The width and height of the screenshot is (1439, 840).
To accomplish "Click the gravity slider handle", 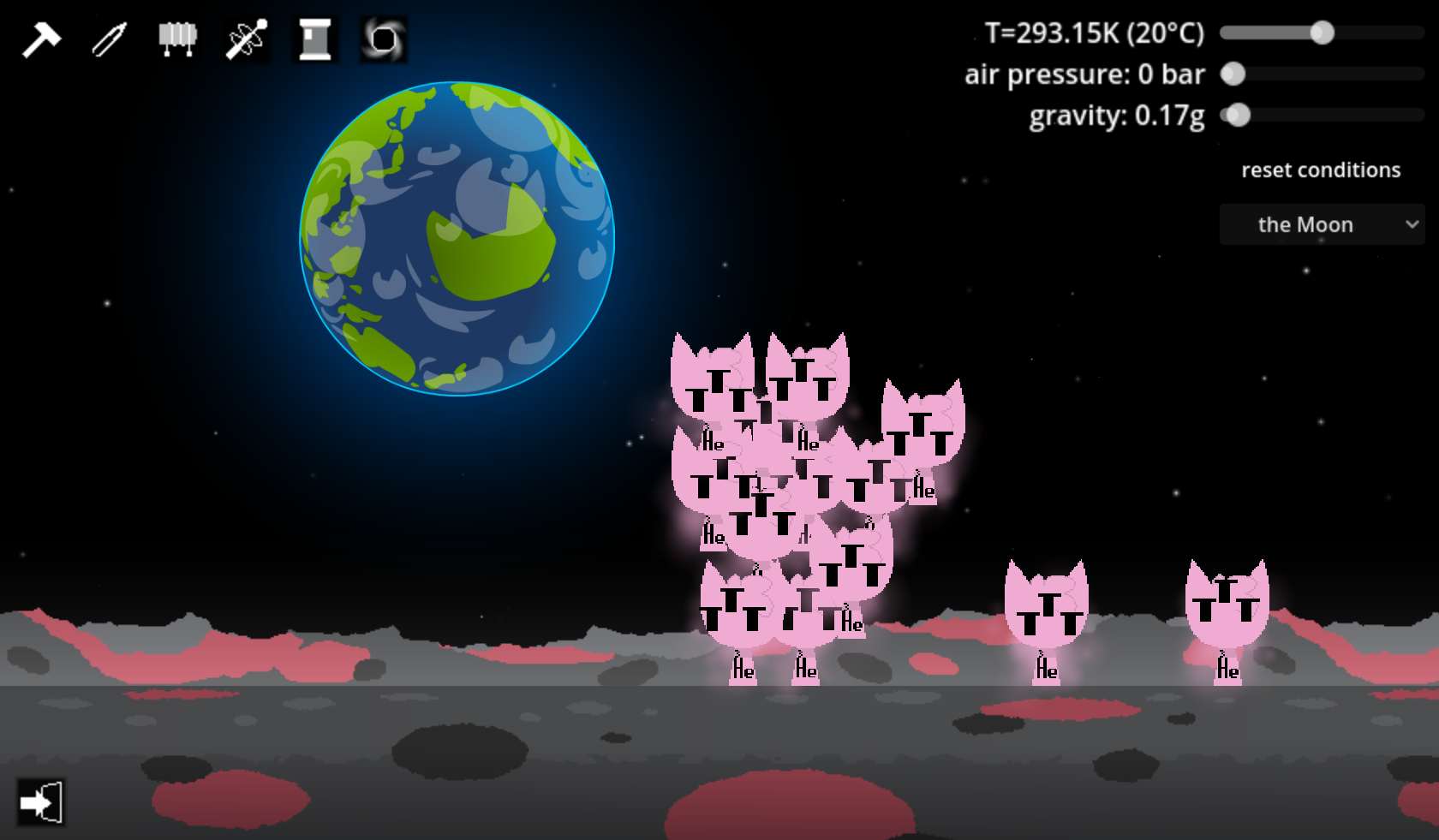I will pyautogui.click(x=1239, y=115).
